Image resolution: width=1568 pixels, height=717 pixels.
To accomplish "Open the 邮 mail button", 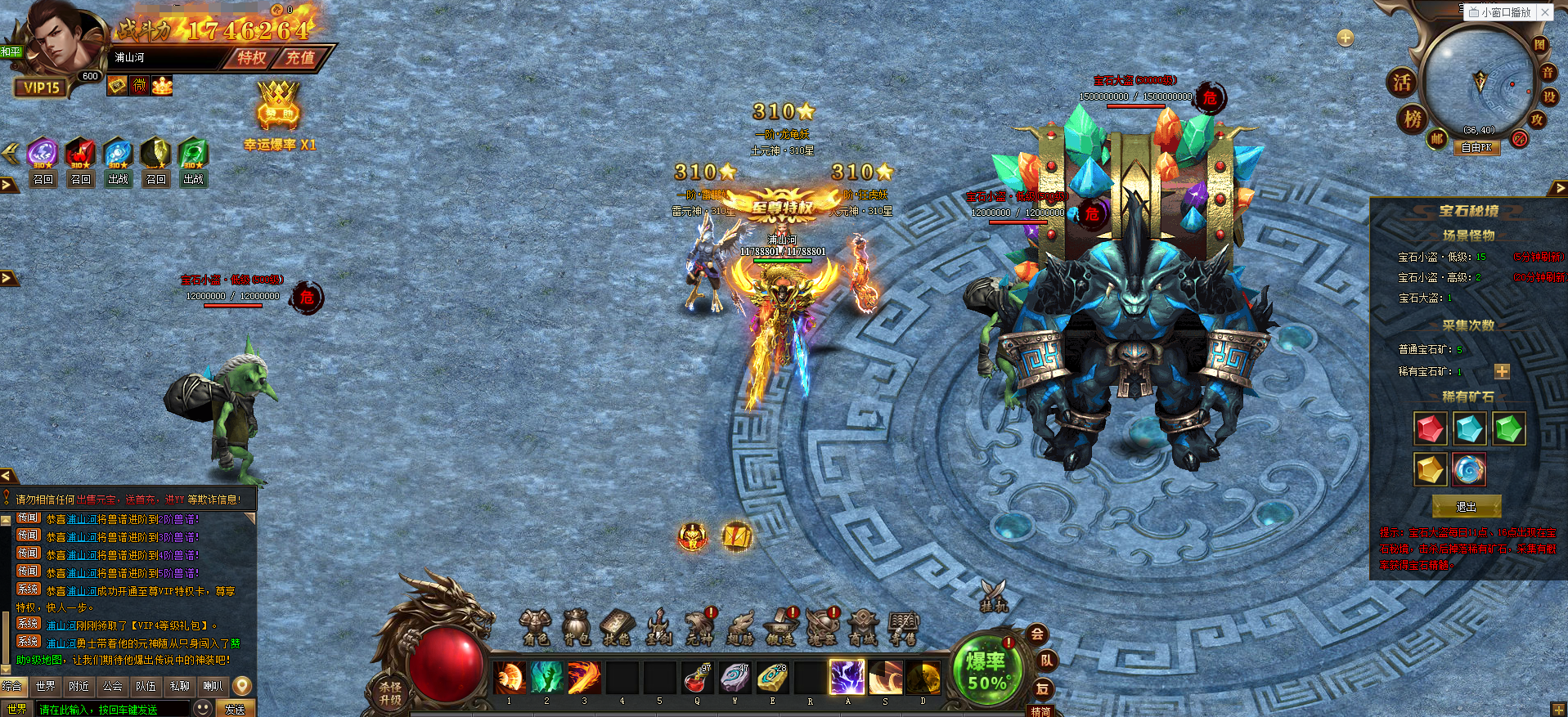I will tap(1437, 139).
